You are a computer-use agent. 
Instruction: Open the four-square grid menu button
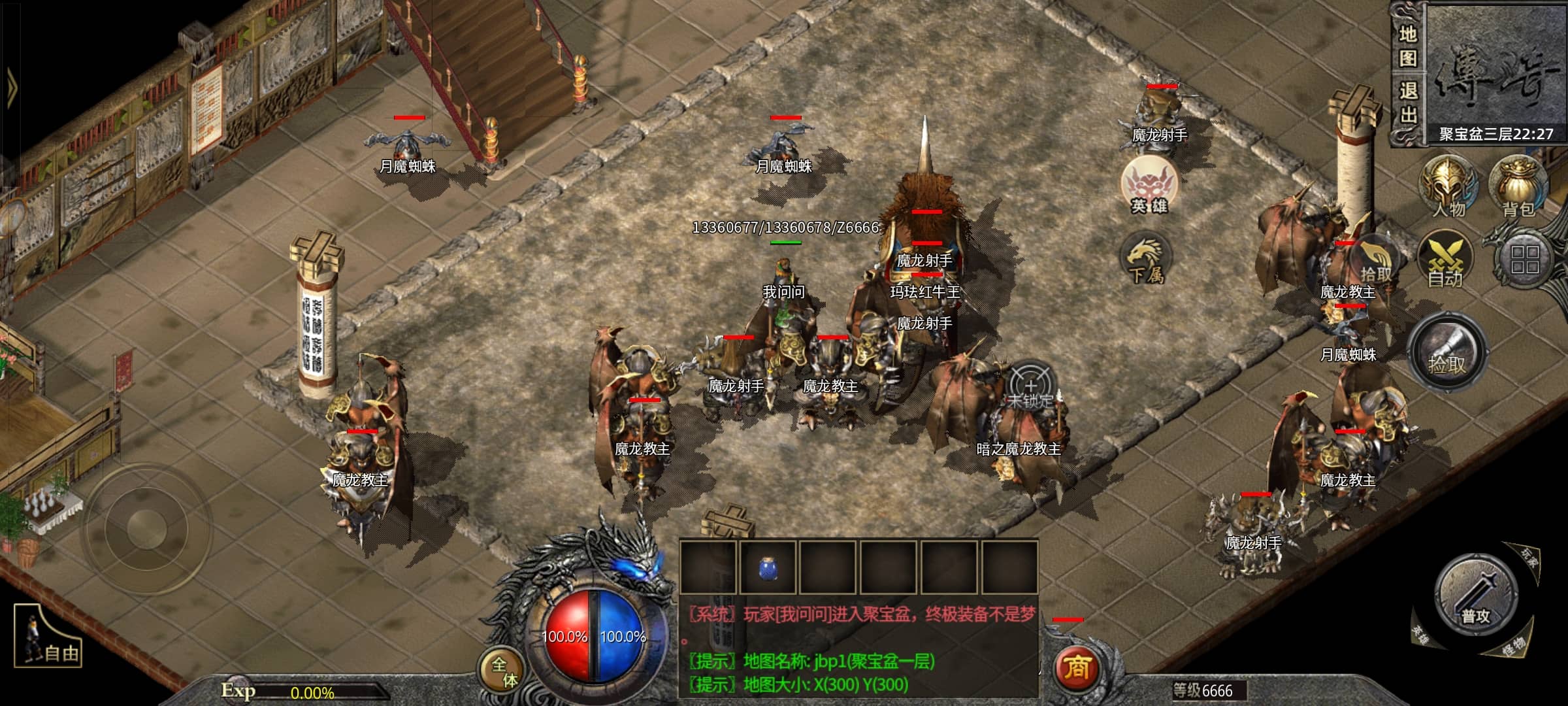pos(1525,260)
